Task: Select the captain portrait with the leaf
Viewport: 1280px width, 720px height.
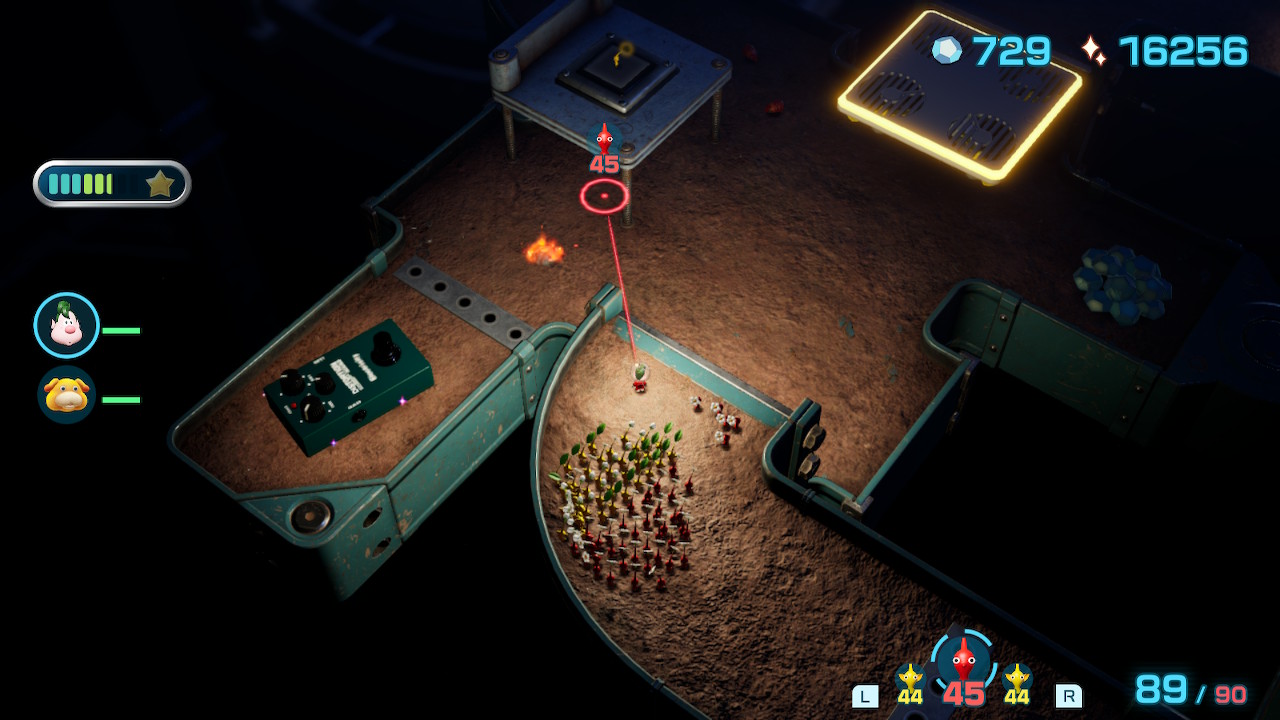Action: [x=66, y=326]
